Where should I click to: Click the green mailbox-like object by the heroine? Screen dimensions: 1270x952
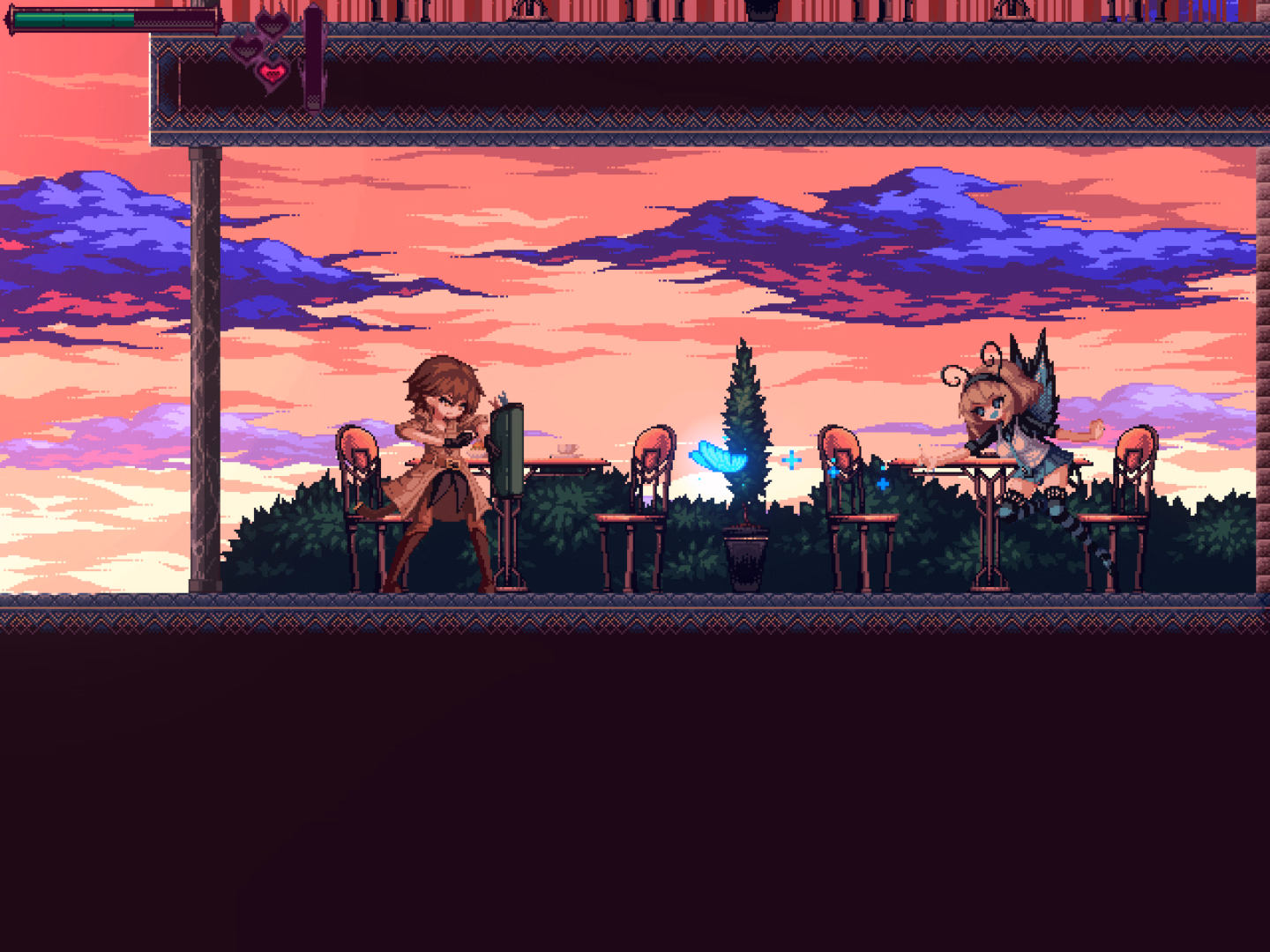click(510, 450)
